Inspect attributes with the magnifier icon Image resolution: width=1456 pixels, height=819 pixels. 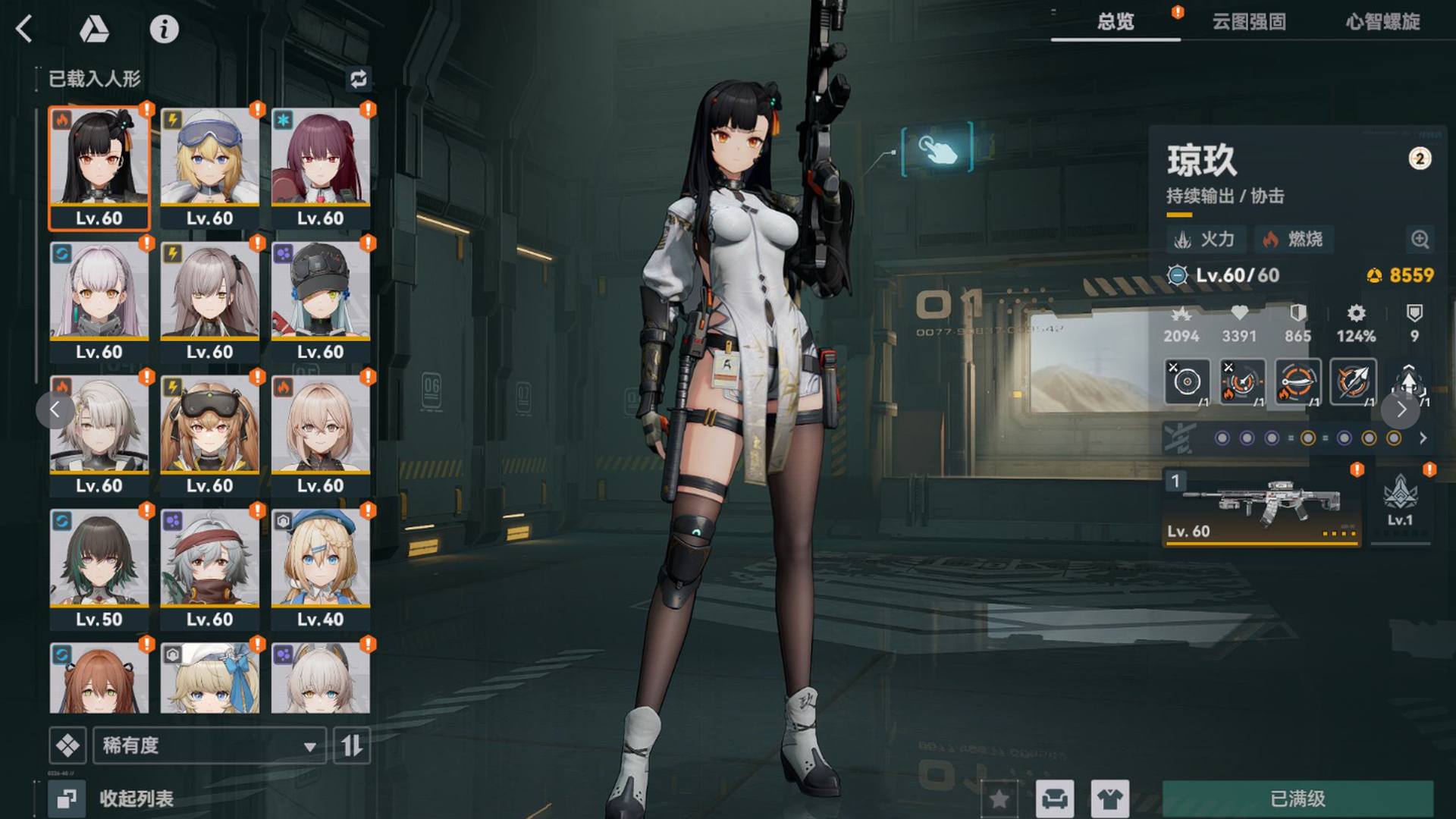[x=1420, y=240]
